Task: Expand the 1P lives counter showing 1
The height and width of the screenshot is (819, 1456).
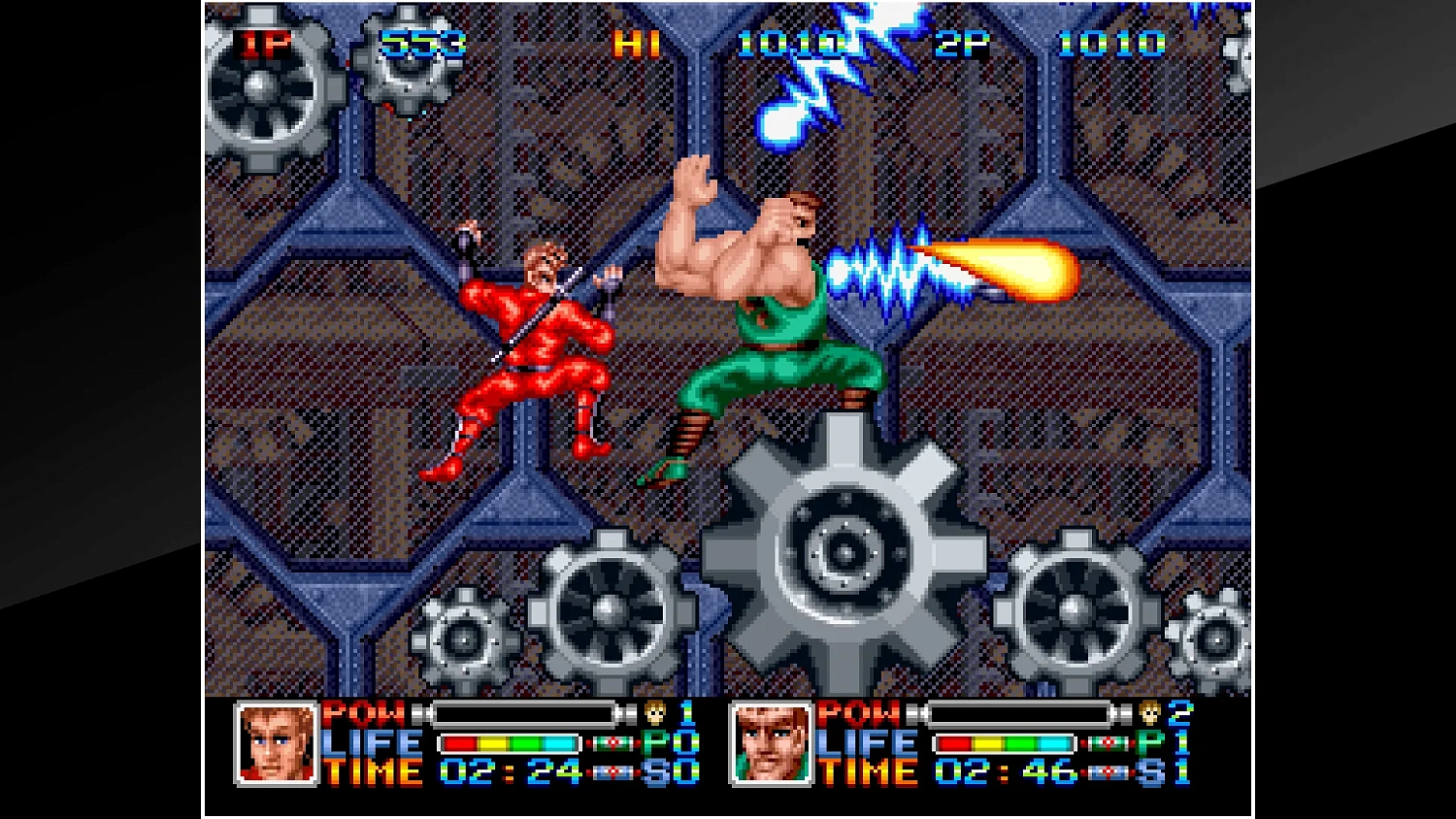Action: pos(686,715)
